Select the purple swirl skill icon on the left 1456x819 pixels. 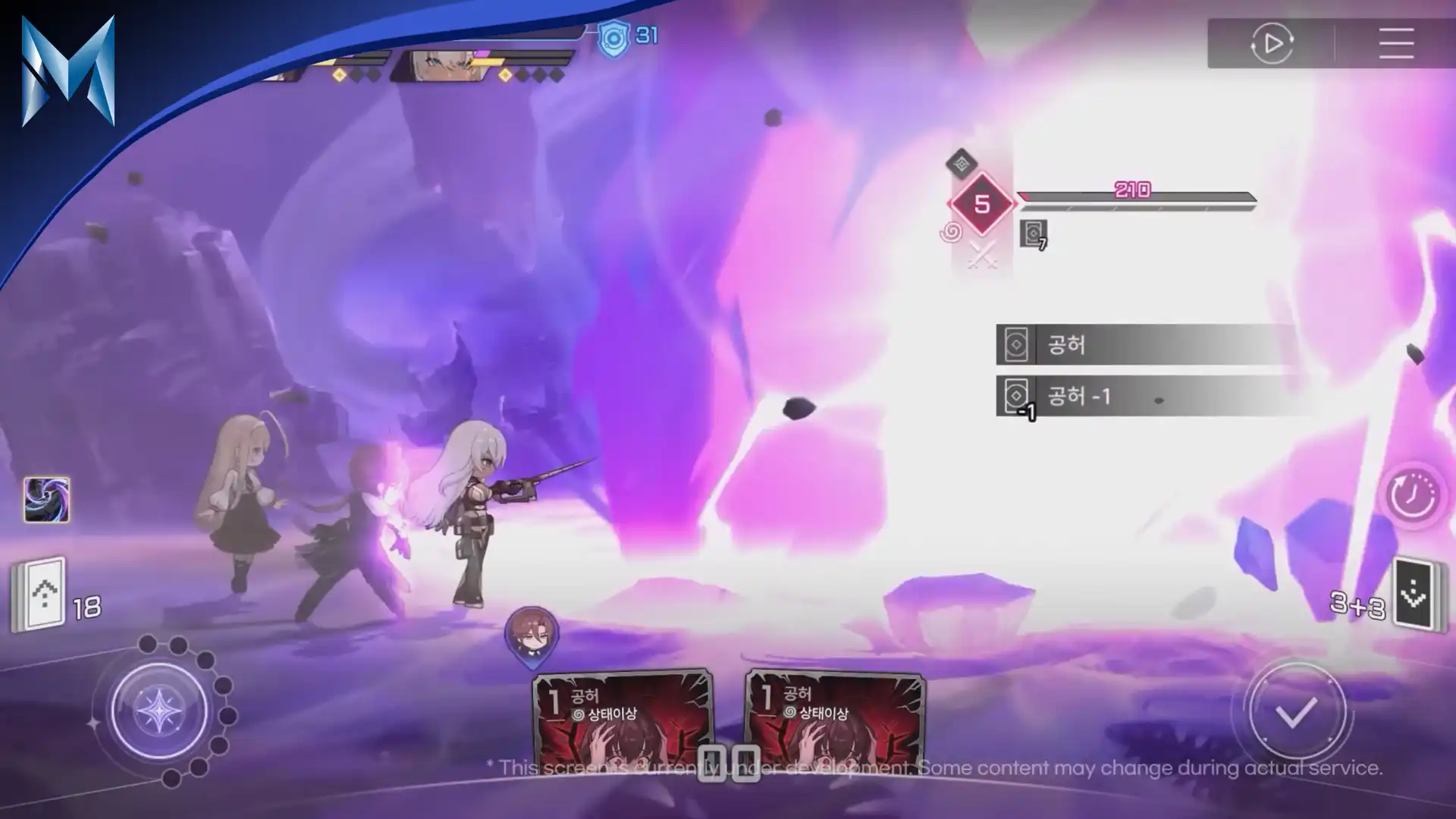[x=45, y=498]
